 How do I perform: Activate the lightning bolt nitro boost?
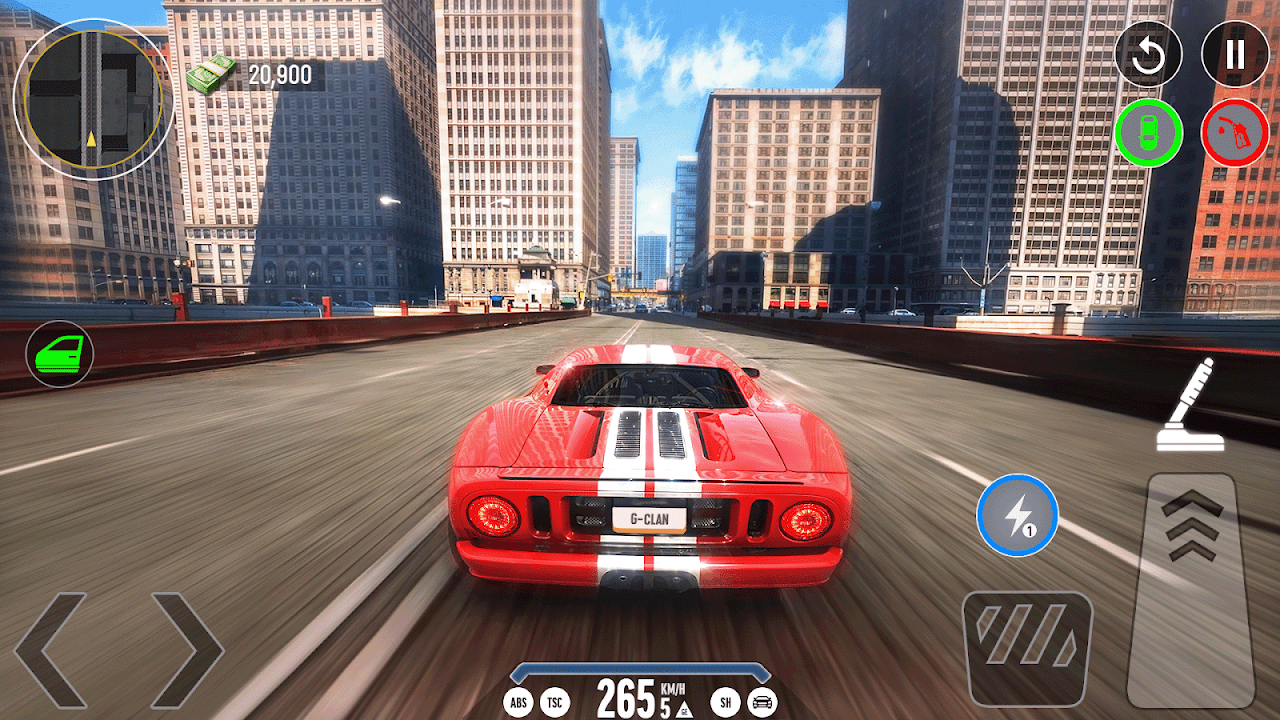(1017, 515)
